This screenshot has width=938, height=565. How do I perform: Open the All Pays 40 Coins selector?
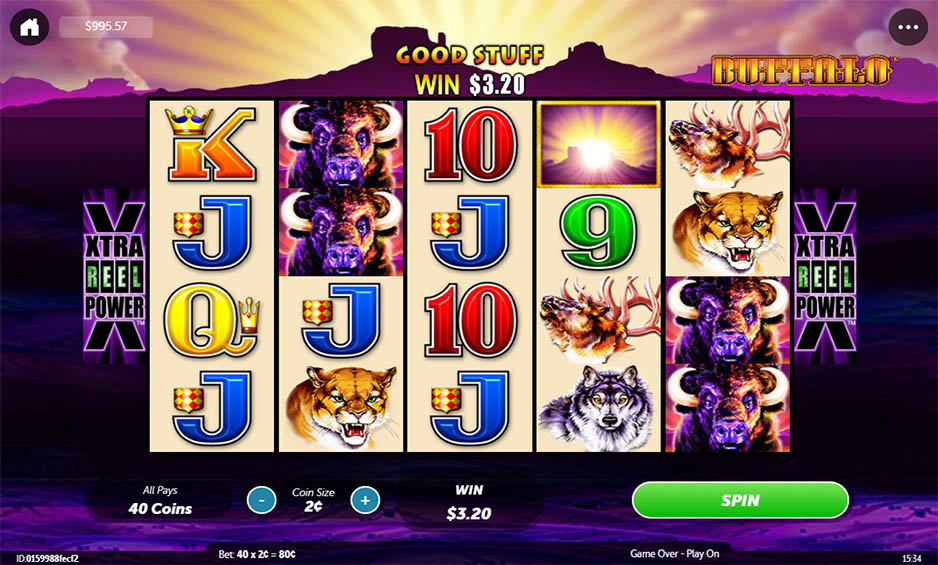coord(160,500)
